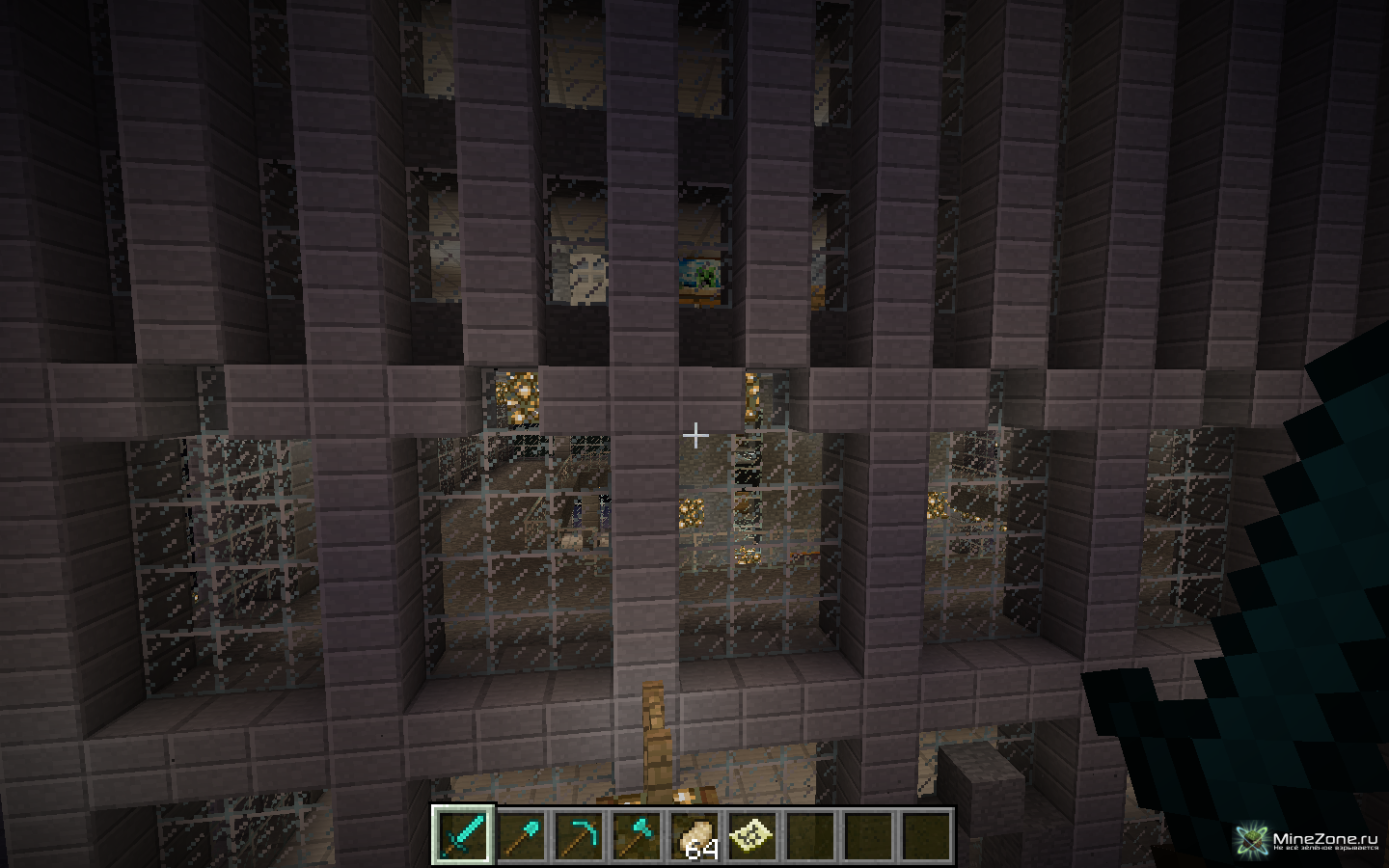Select the diamond axe hotbar slot
This screenshot has height=868, width=1389.
(637, 834)
